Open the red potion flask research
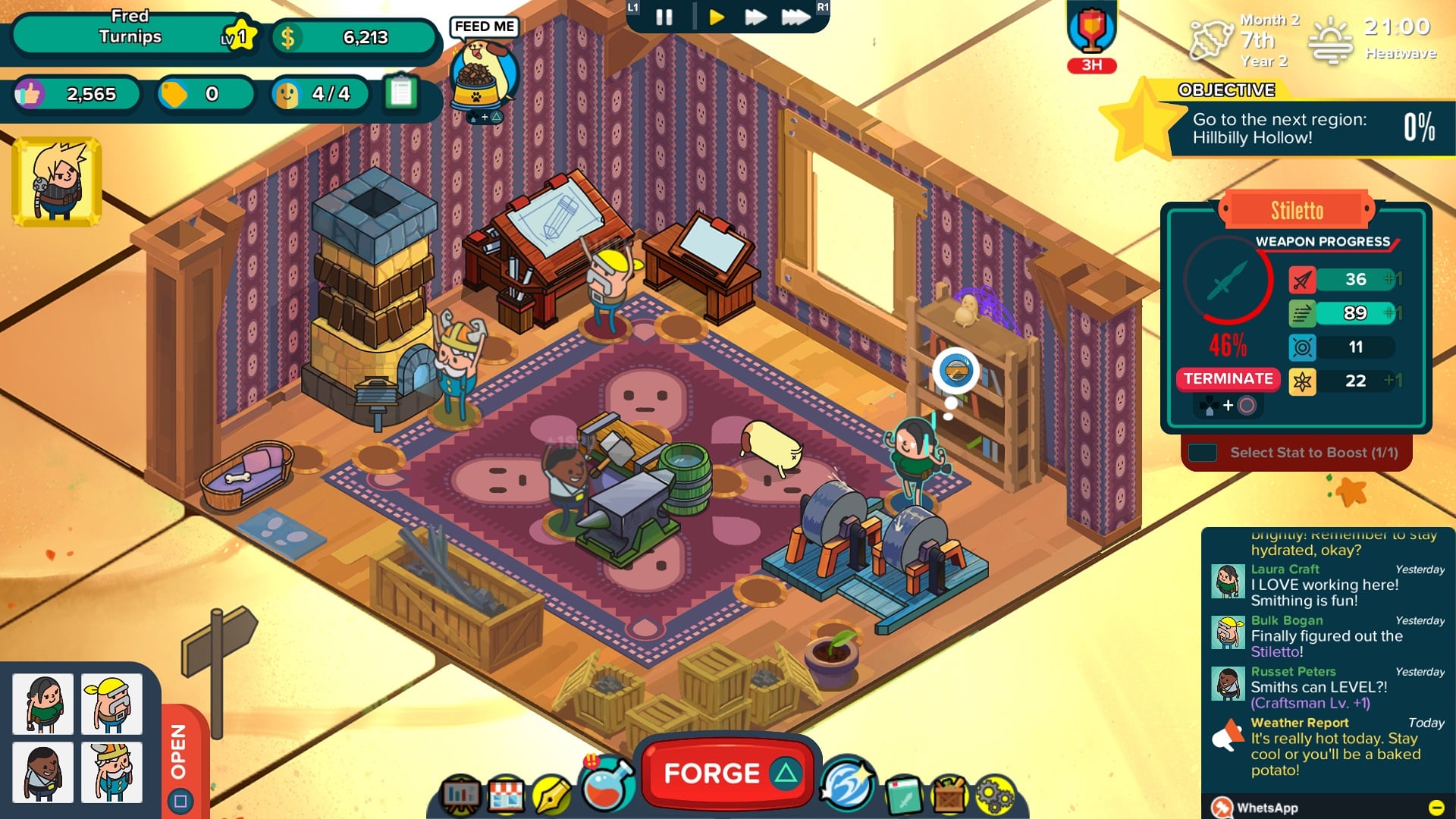The width and height of the screenshot is (1456, 819). 607,786
